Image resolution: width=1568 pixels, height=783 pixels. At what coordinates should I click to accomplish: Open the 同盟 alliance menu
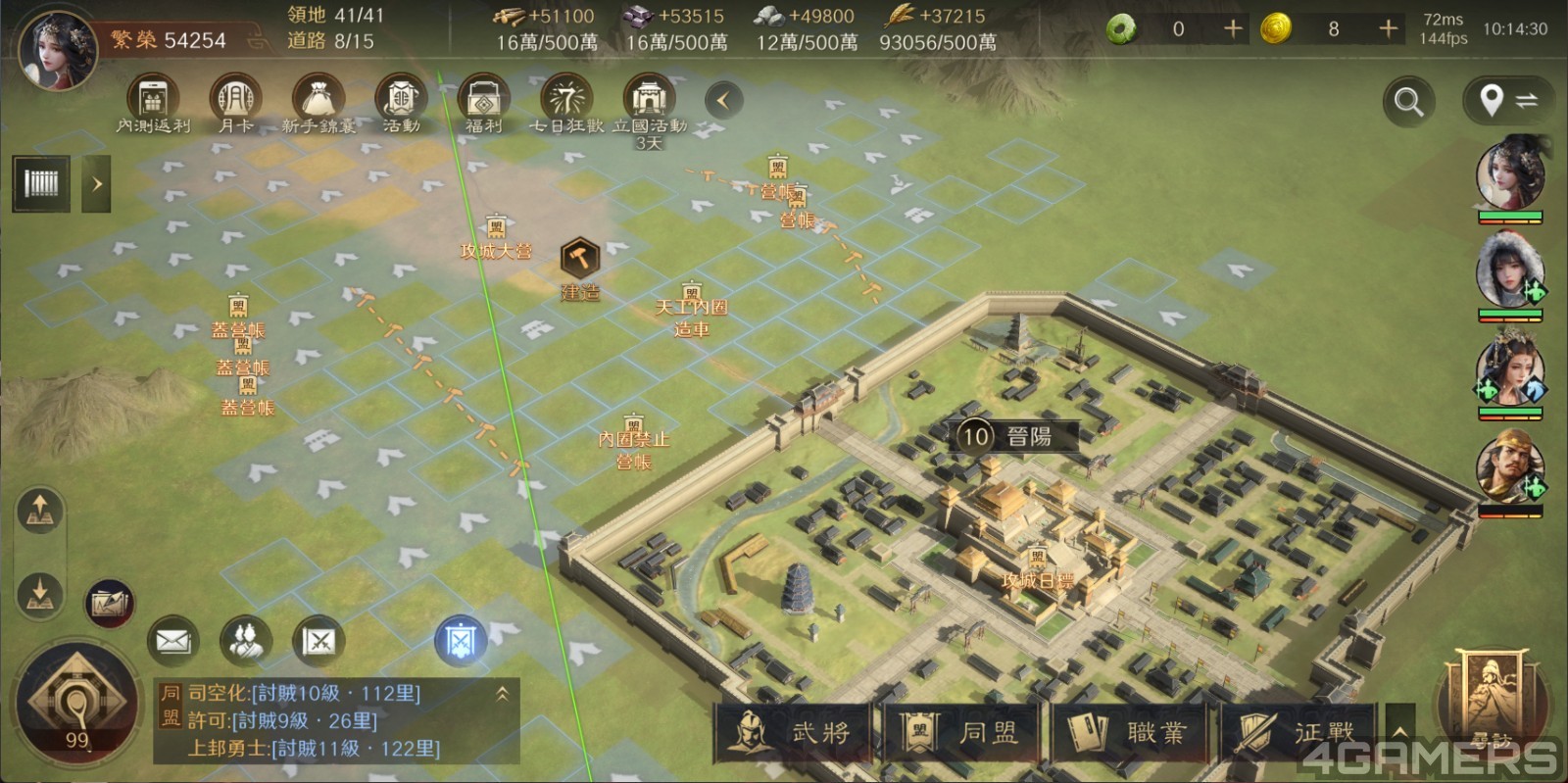pyautogui.click(x=961, y=732)
